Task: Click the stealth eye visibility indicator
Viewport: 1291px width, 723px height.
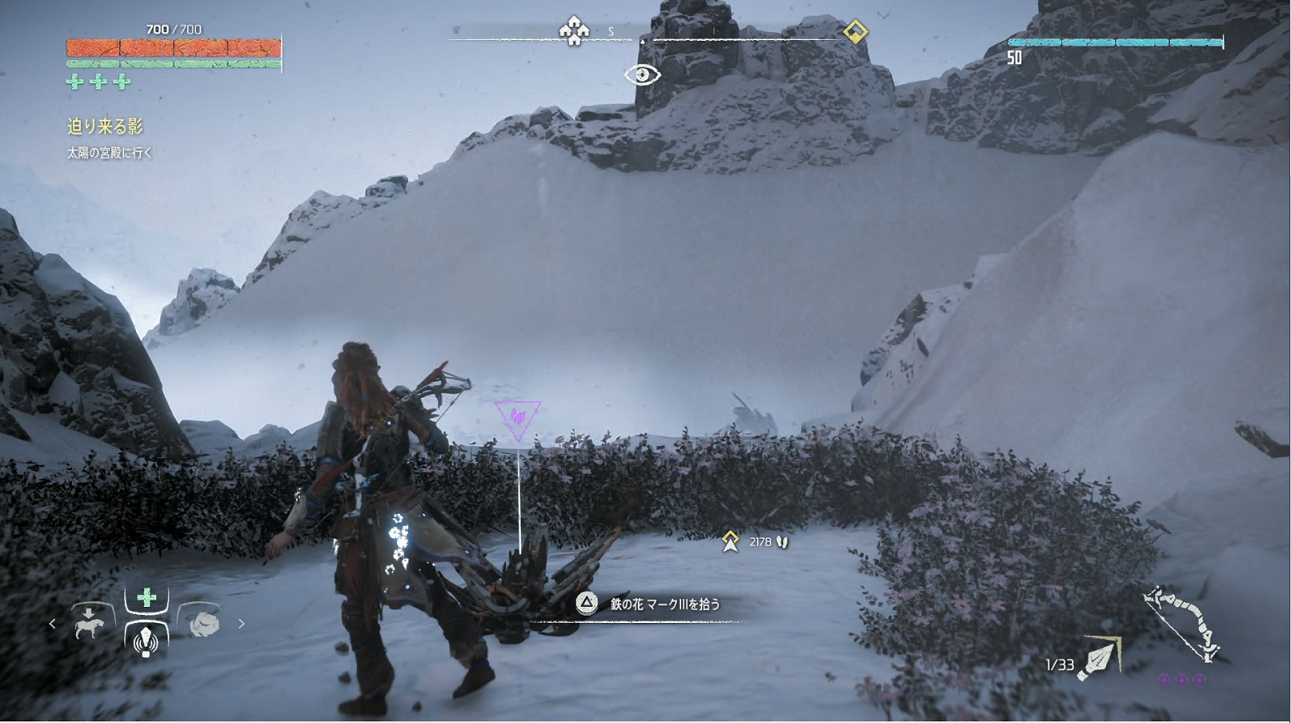Action: point(642,75)
